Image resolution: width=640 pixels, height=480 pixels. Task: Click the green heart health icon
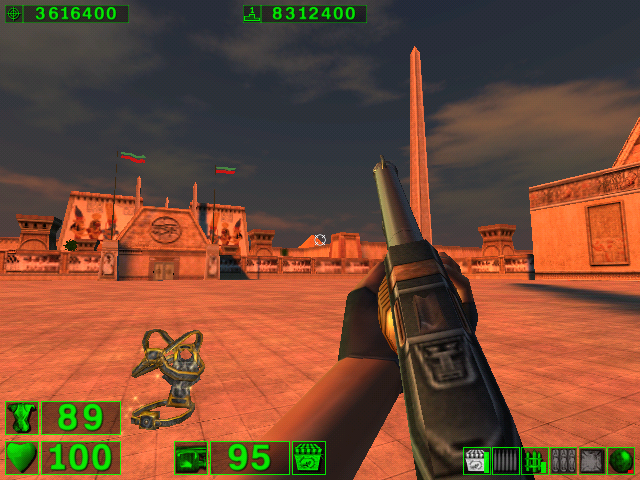coord(21,458)
